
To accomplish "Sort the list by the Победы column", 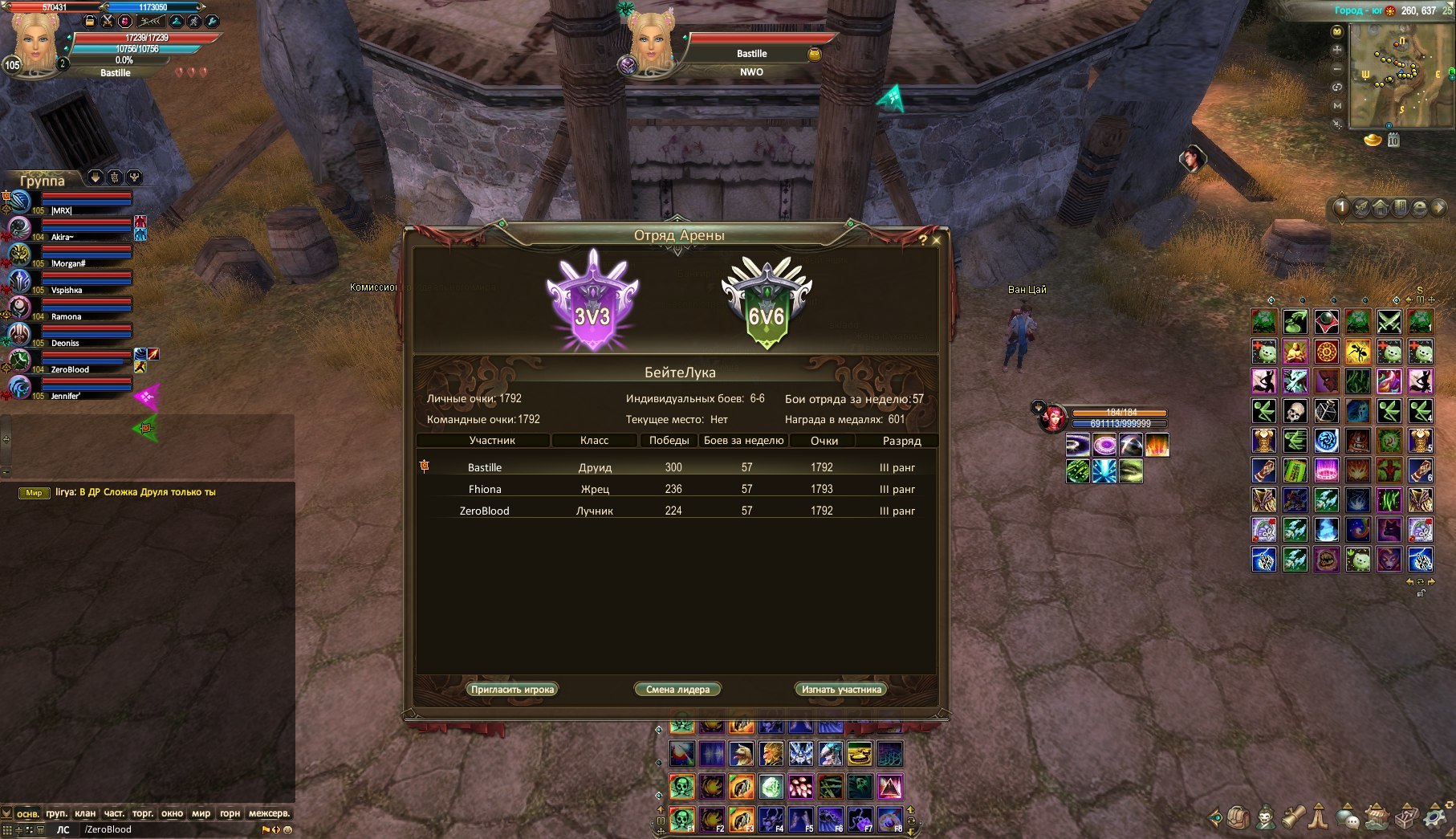I will (669, 441).
